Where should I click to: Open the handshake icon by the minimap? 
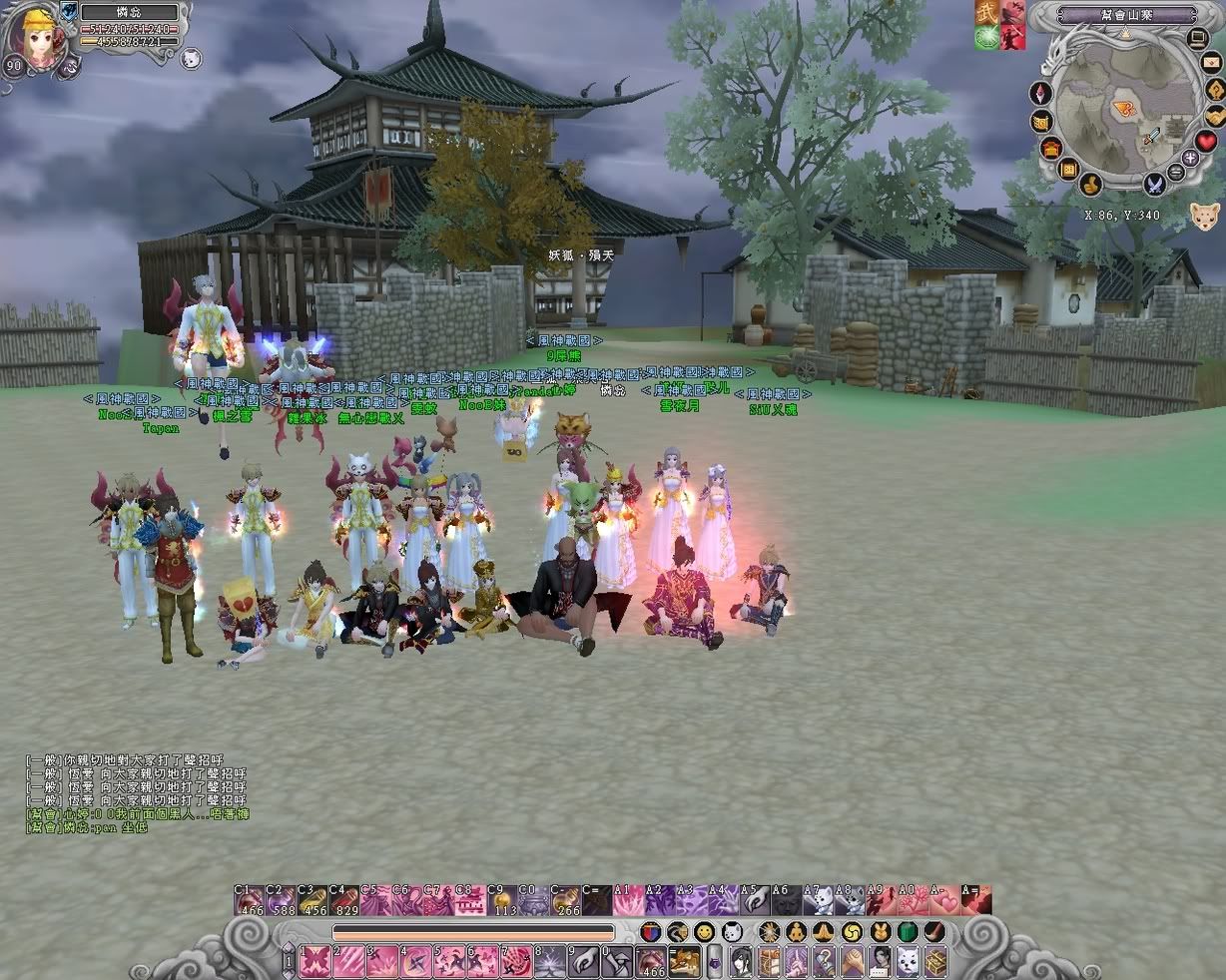coord(1214,115)
